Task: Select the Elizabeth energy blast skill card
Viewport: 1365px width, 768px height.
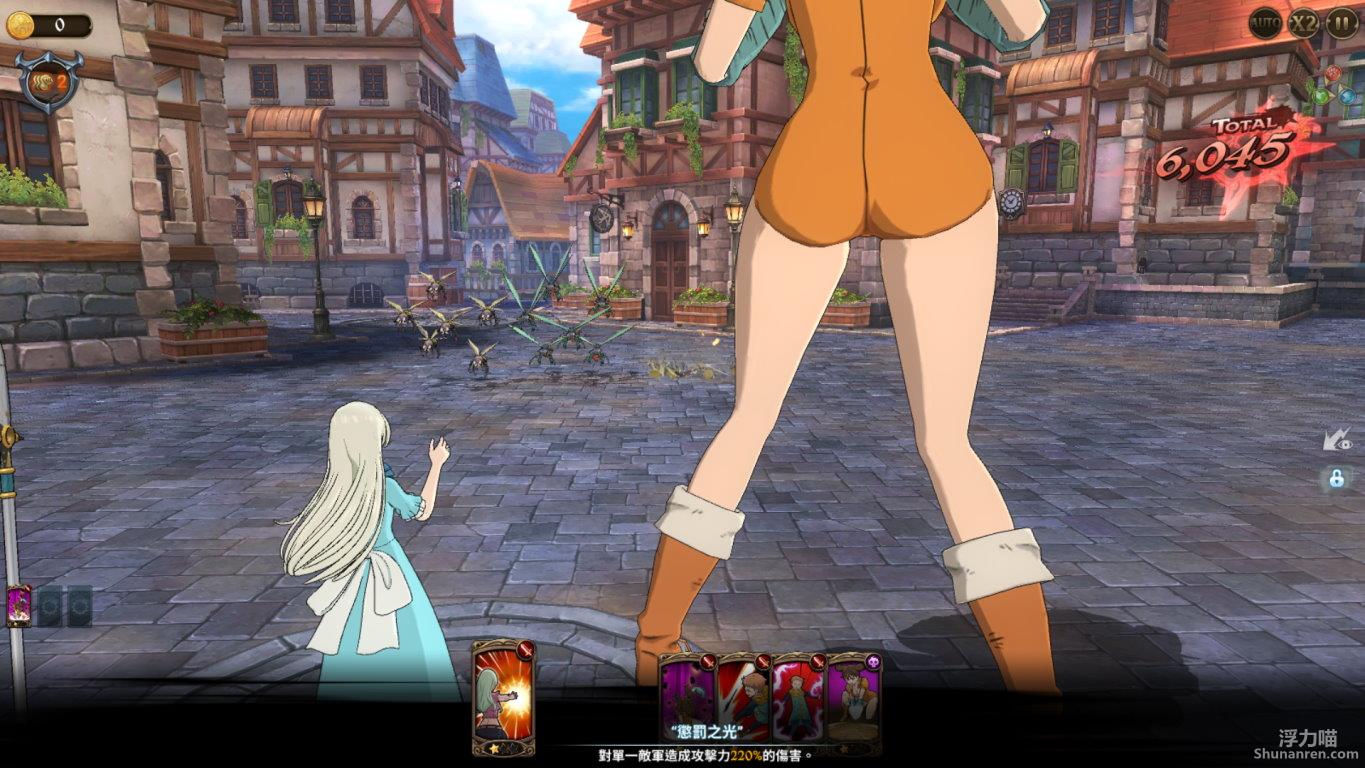Action: click(503, 697)
